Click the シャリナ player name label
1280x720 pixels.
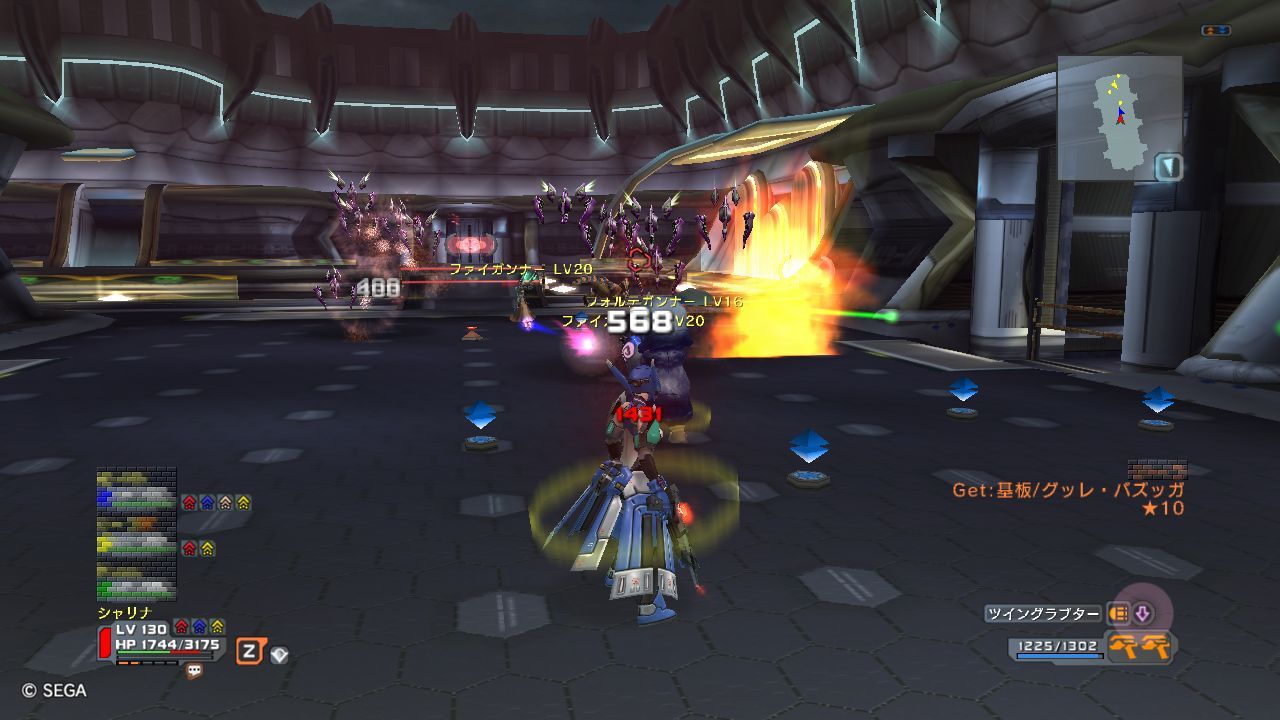124,612
